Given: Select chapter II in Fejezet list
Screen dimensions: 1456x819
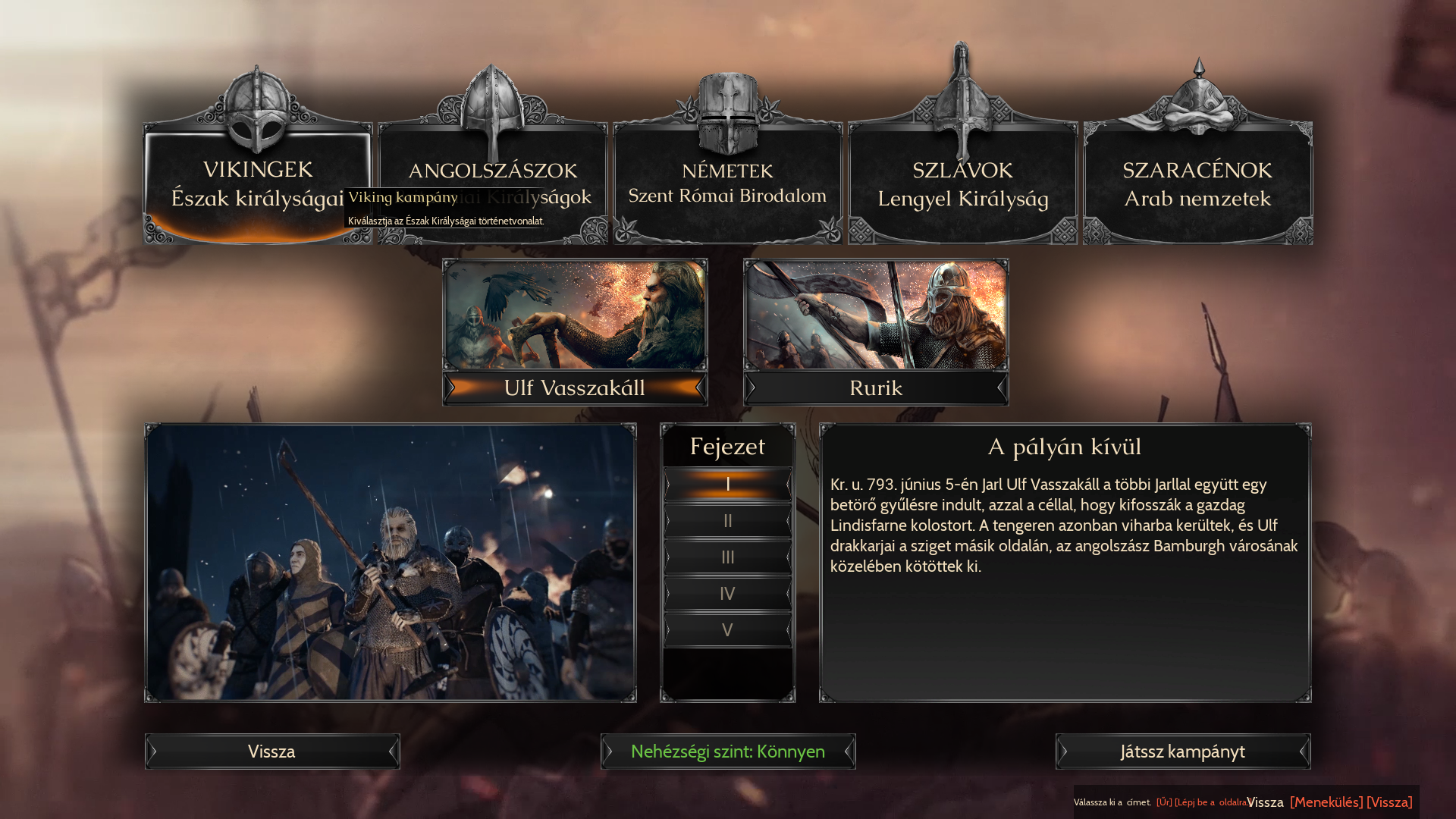Looking at the screenshot, I should (x=727, y=521).
